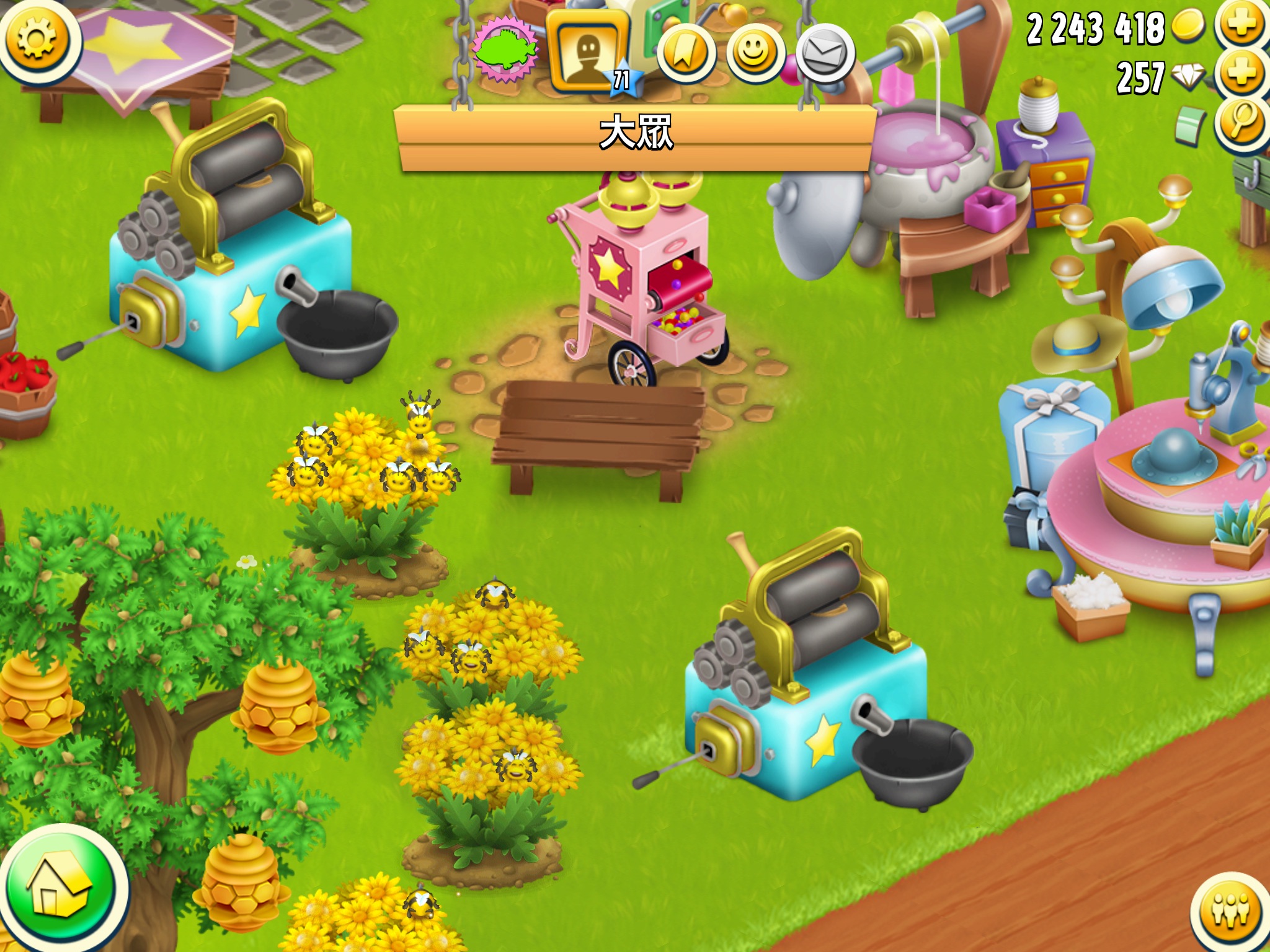The width and height of the screenshot is (1270, 952).
Task: Buy more diamonds with plus button
Action: tap(1241, 74)
